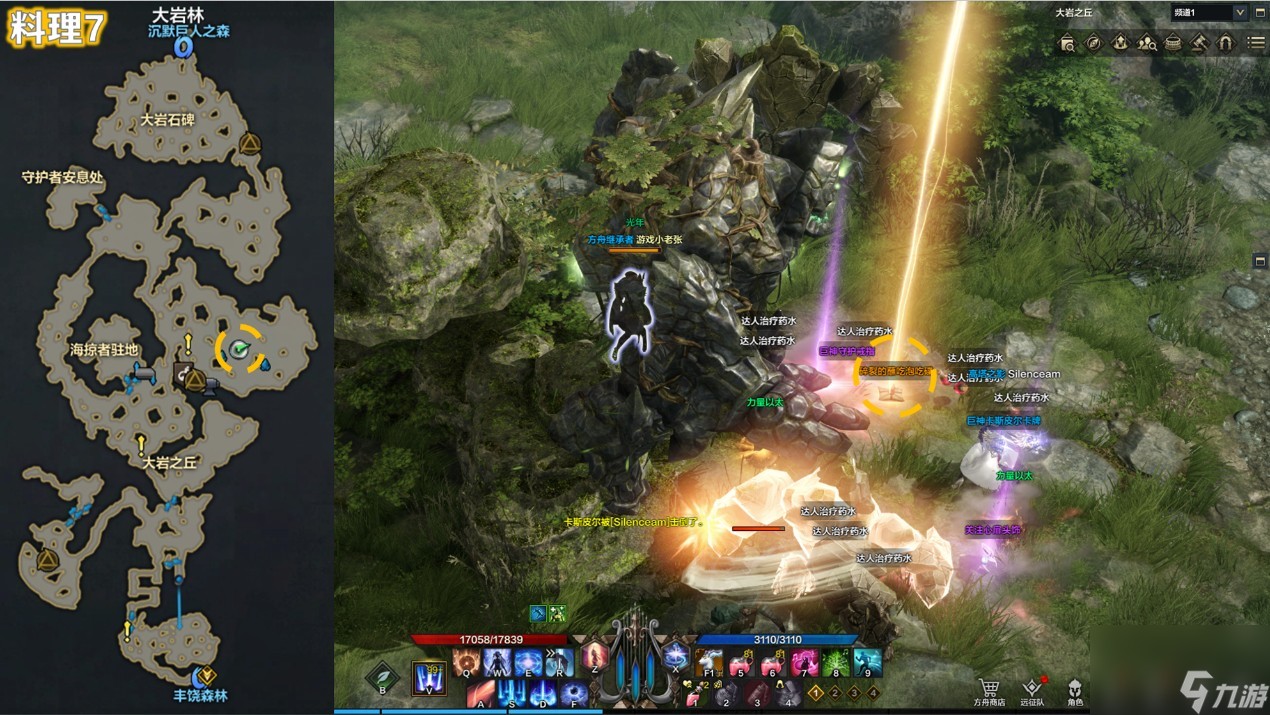Open the colosseum arena icon
The width and height of the screenshot is (1270, 715).
point(1174,43)
